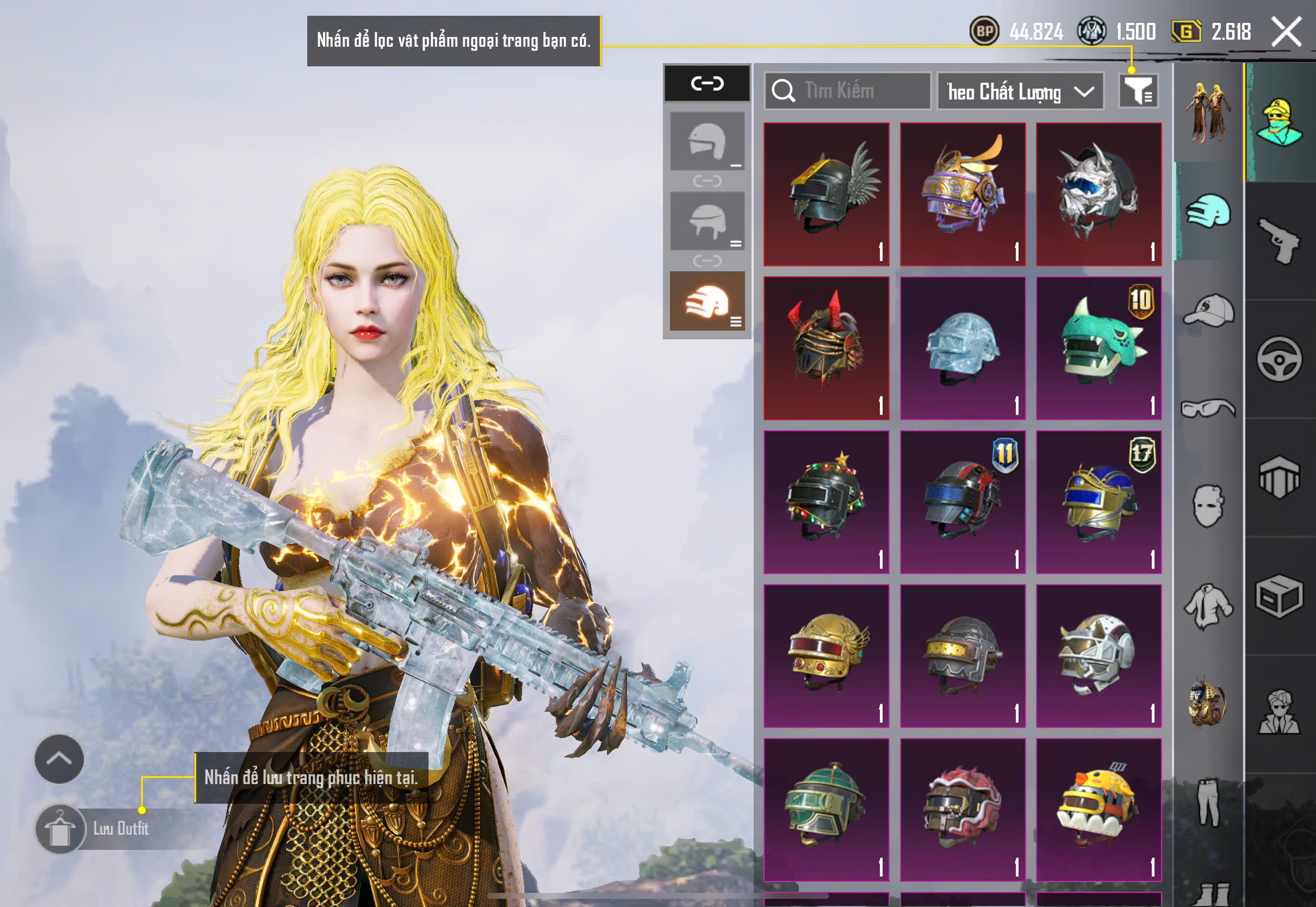Open the Theo Chất Lượng sort dropdown
Viewport: 1316px width, 907px height.
(x=1020, y=91)
